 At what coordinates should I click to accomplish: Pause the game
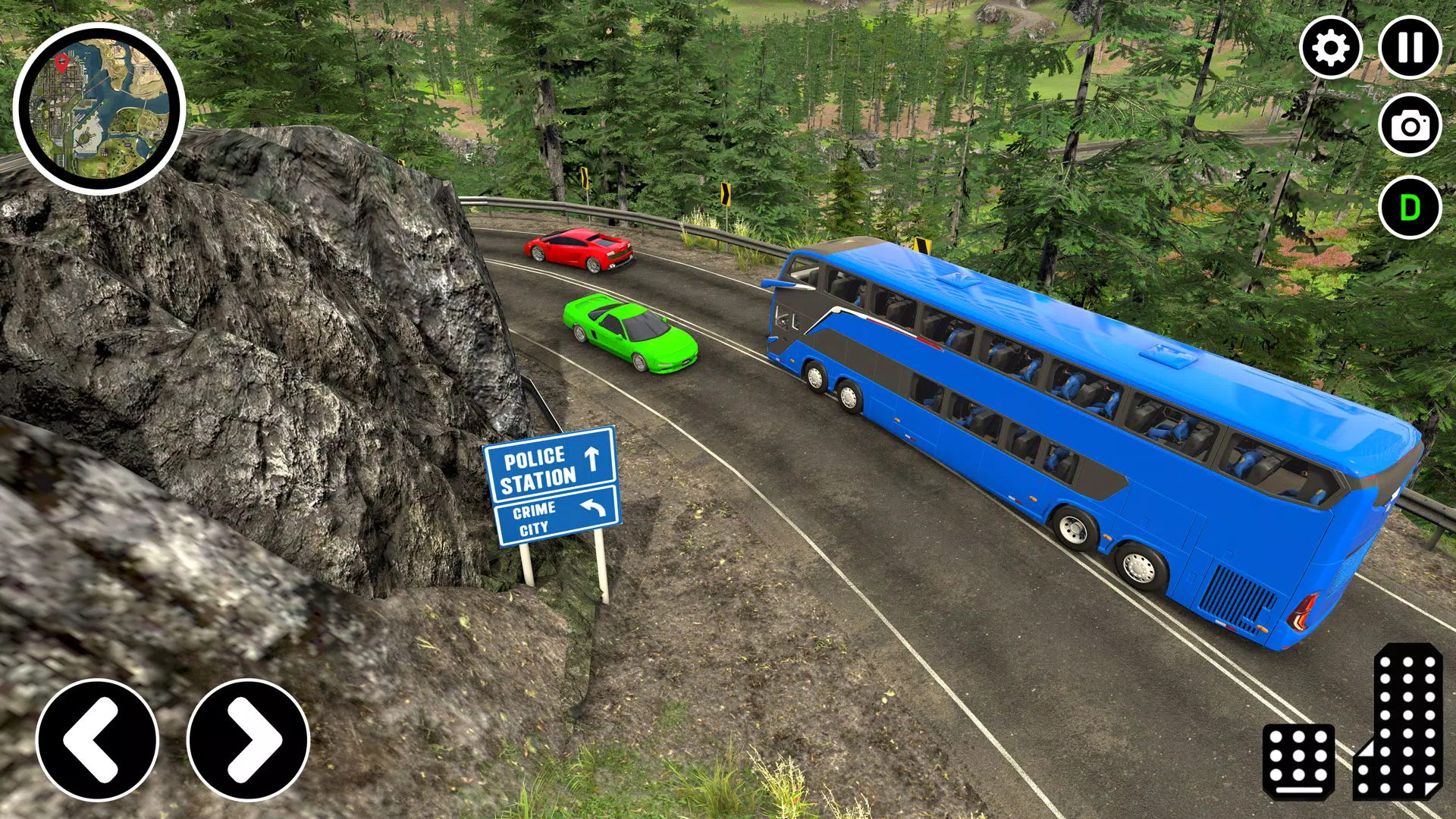[x=1410, y=49]
